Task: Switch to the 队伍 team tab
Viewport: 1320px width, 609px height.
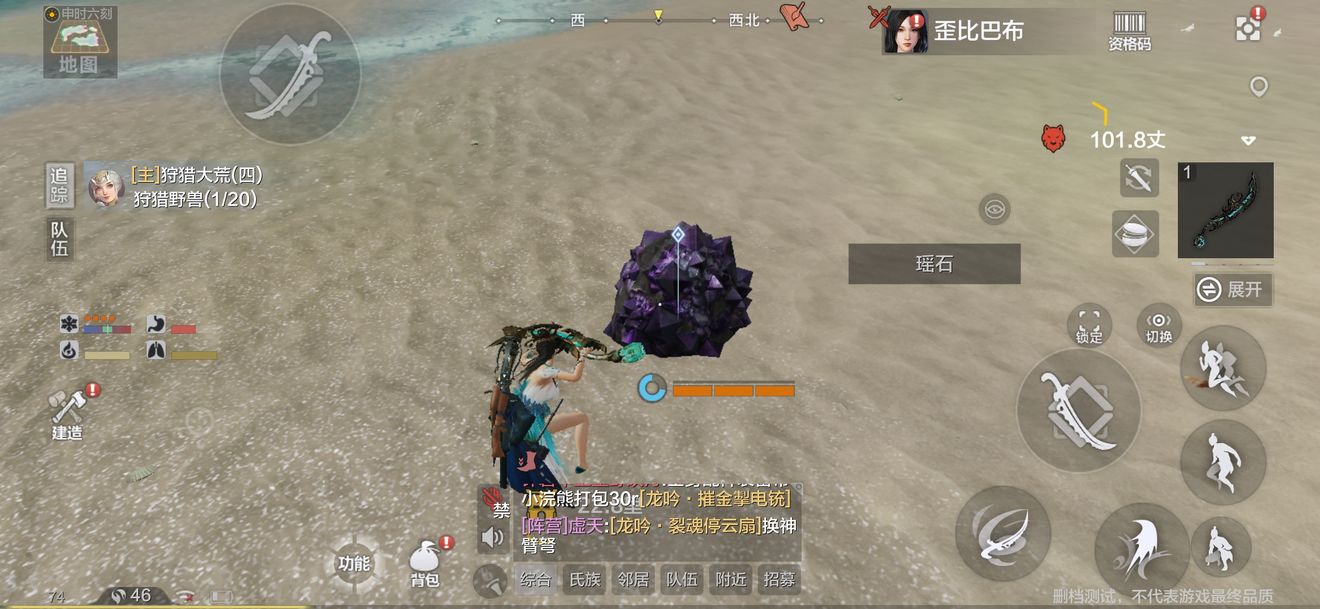Action: pyautogui.click(x=60, y=239)
